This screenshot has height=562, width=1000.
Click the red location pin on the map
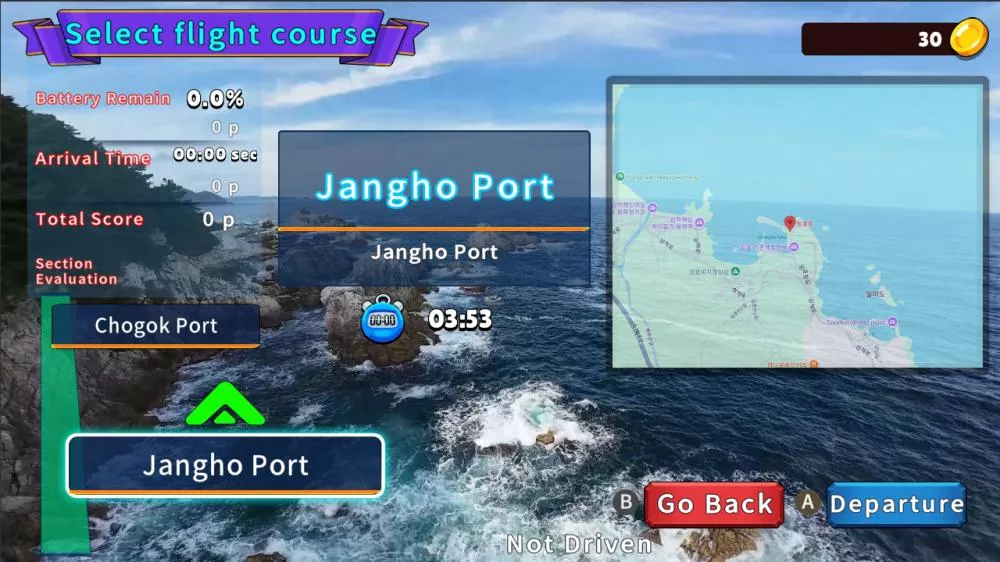[x=789, y=223]
